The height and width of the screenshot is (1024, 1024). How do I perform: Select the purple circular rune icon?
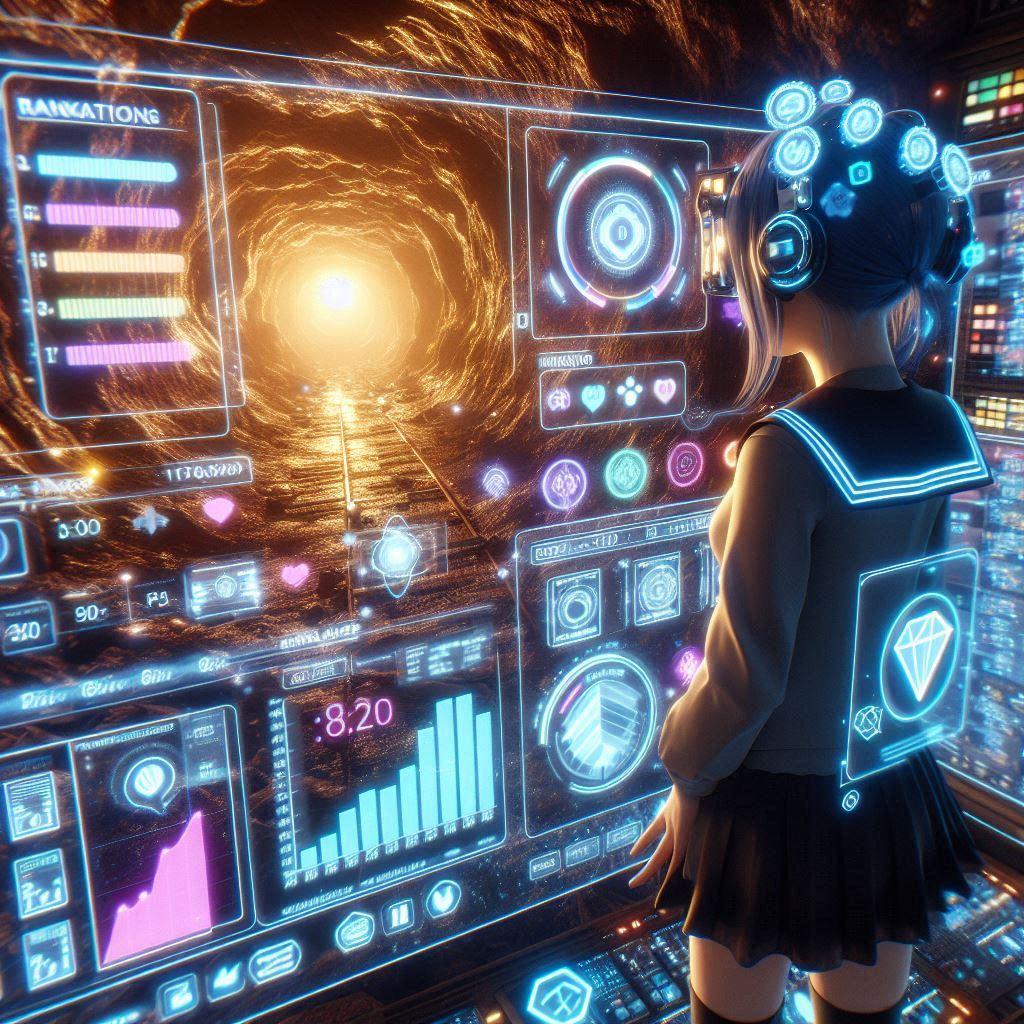(563, 481)
